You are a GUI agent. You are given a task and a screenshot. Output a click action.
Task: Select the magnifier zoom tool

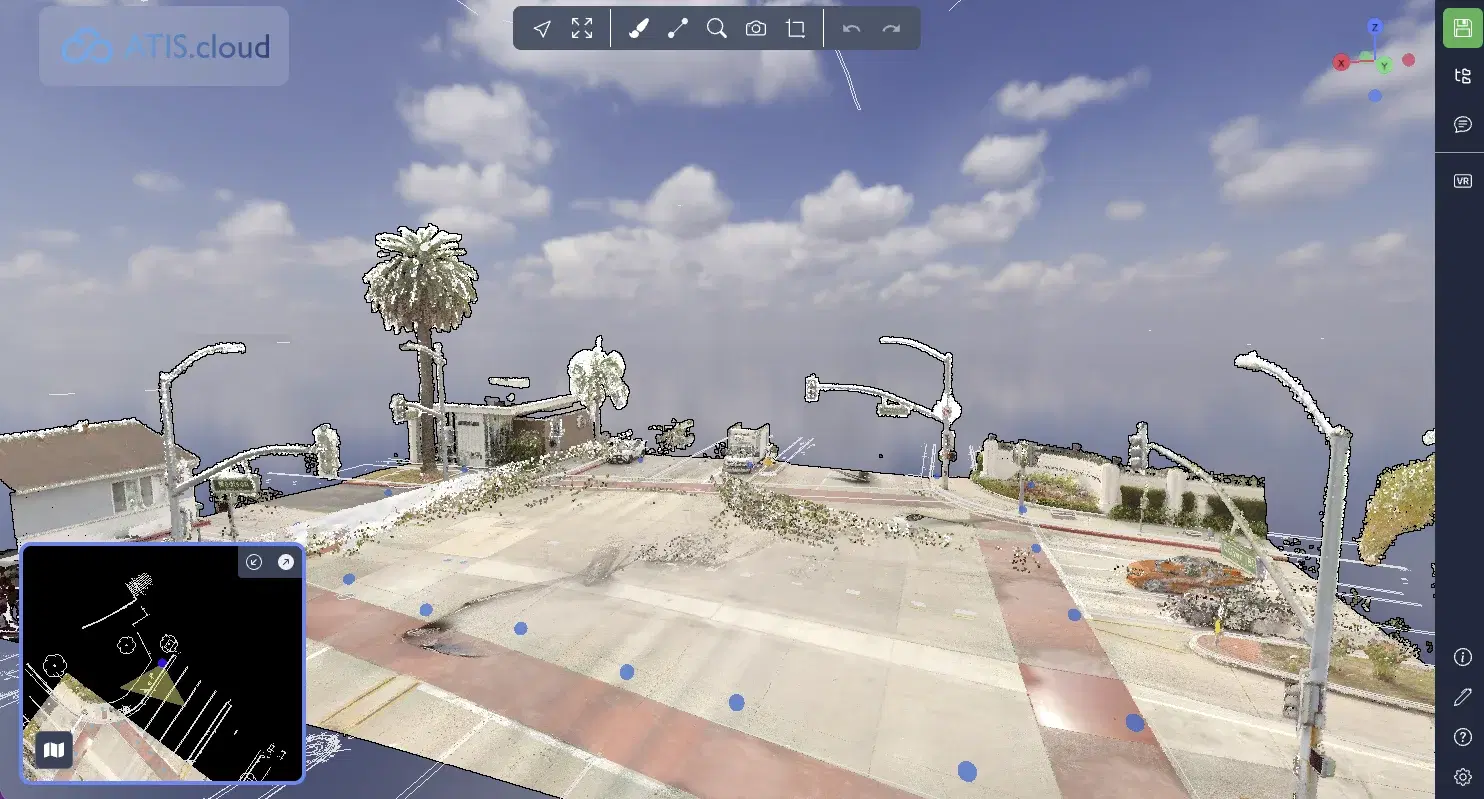[716, 28]
